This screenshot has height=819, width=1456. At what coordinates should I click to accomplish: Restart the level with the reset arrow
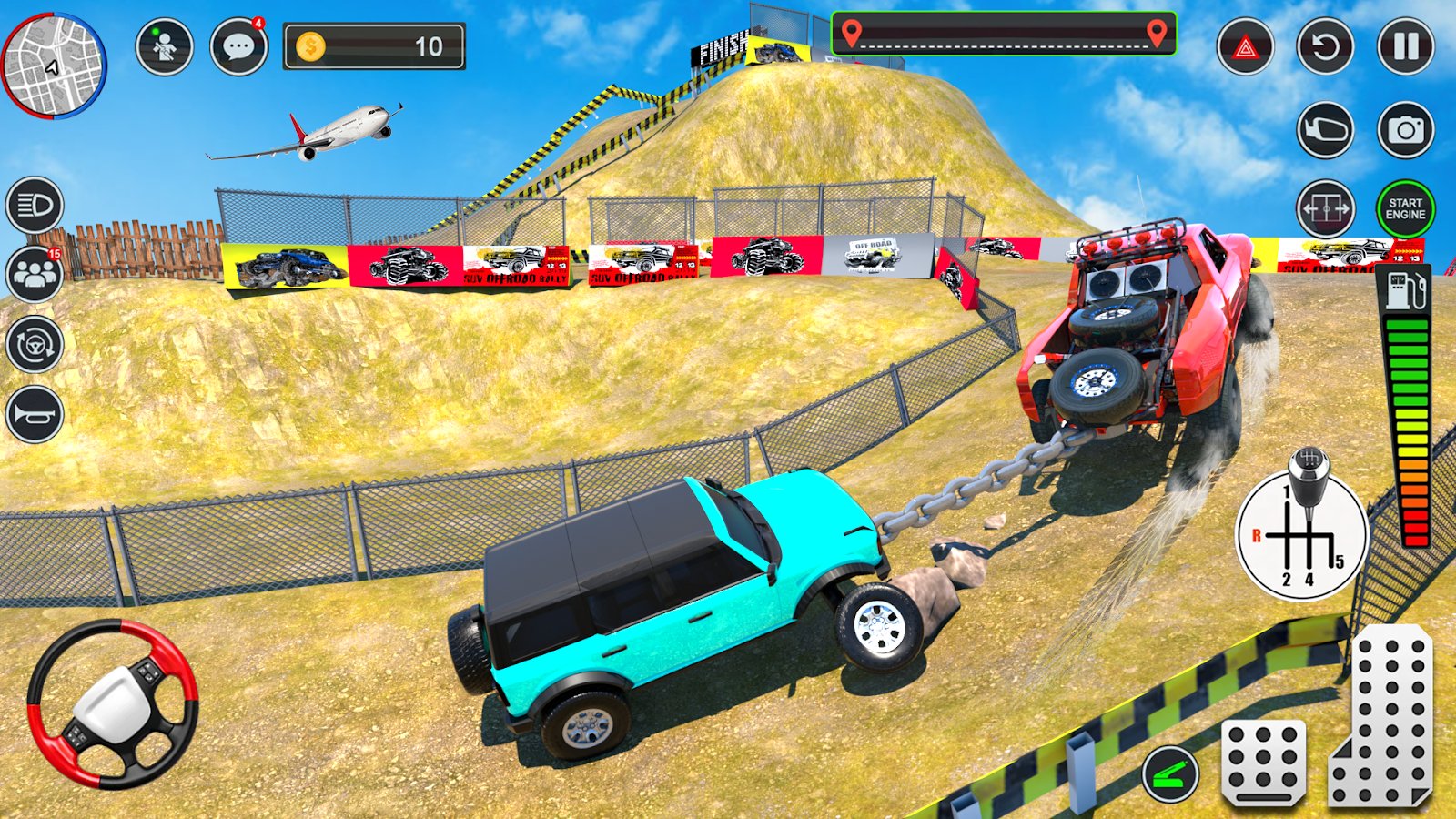(x=1324, y=46)
